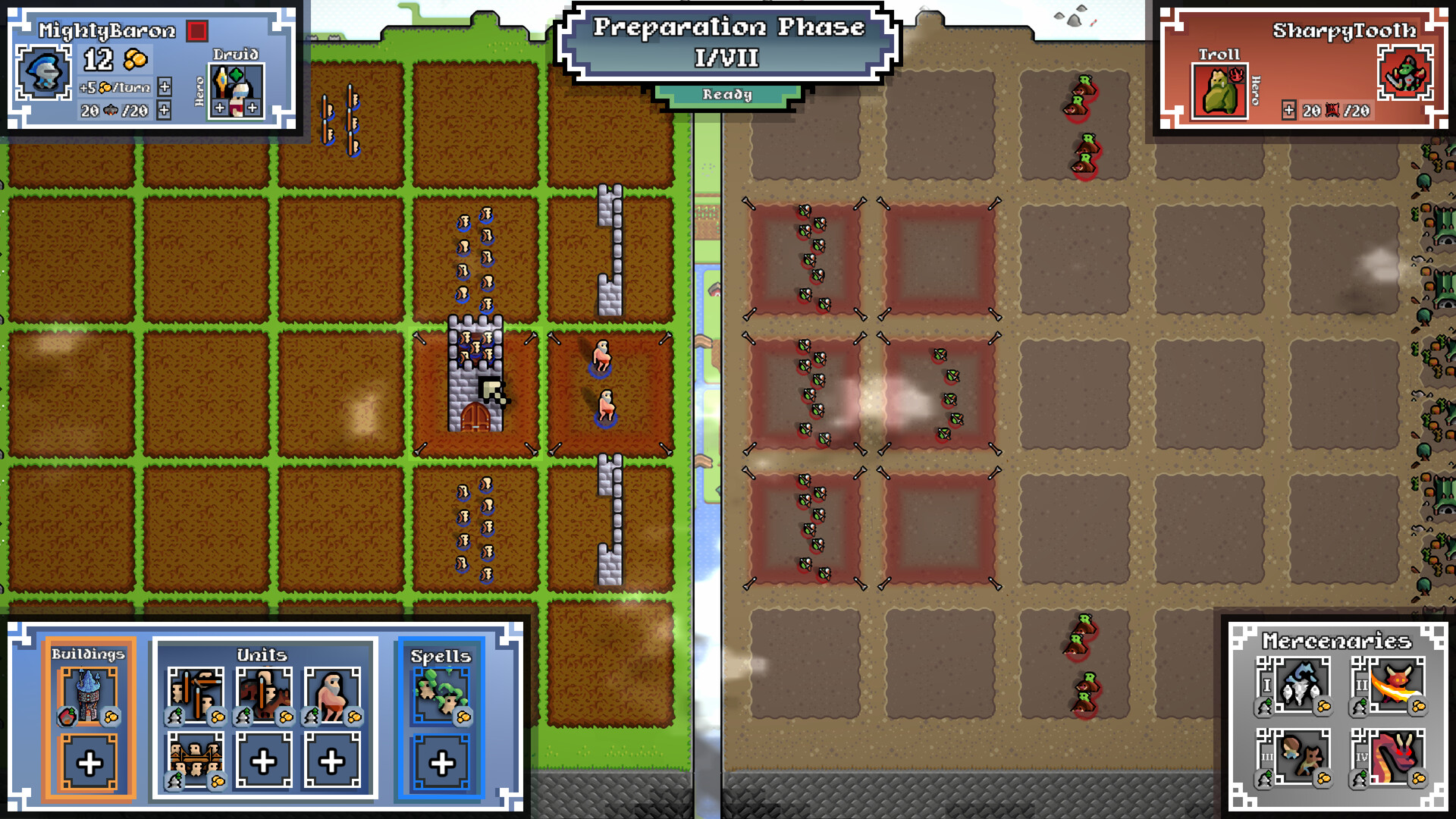Select the vine creature spell in Spells panel
1456x819 pixels.
tap(441, 696)
